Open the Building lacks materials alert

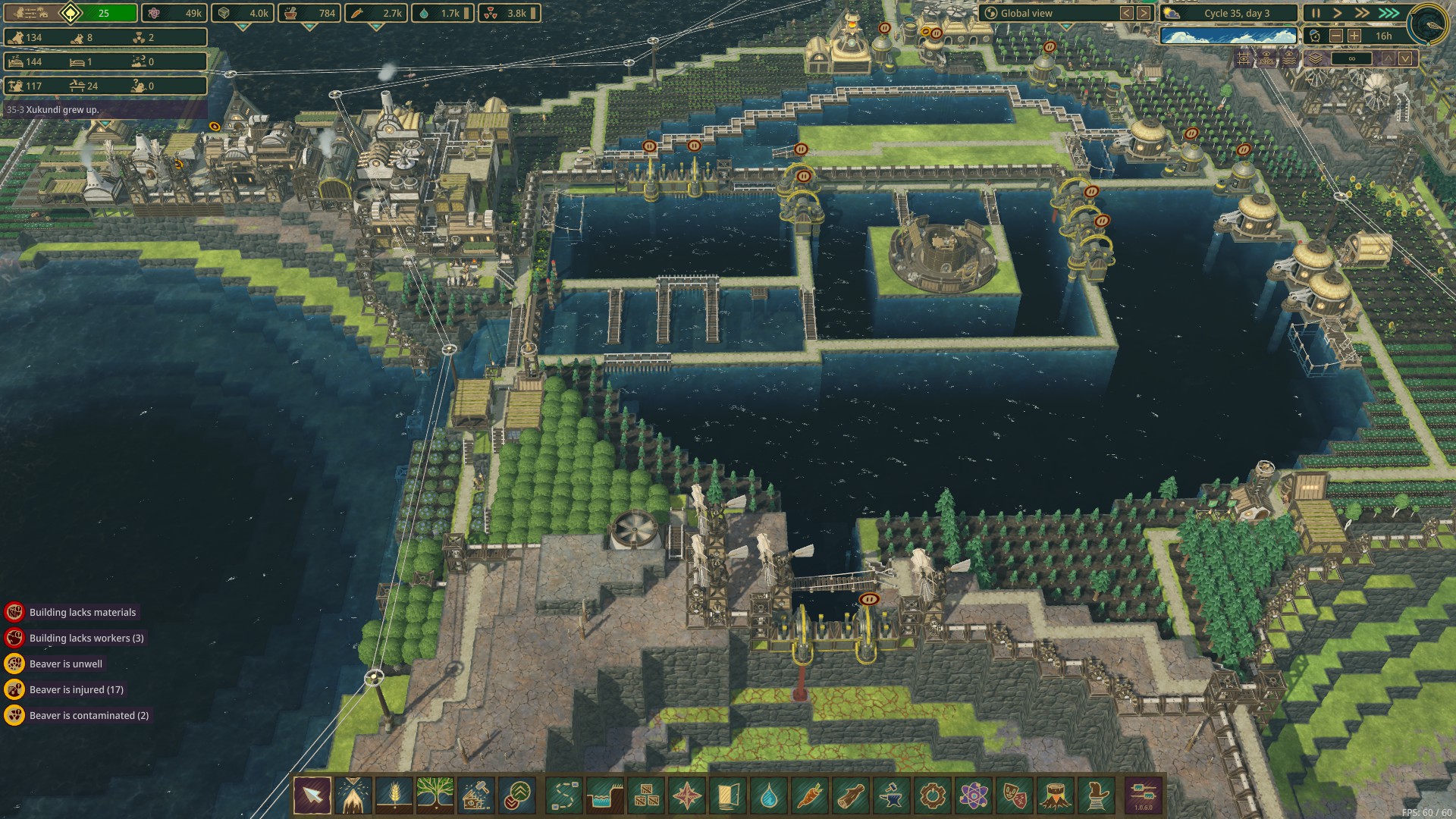(82, 612)
